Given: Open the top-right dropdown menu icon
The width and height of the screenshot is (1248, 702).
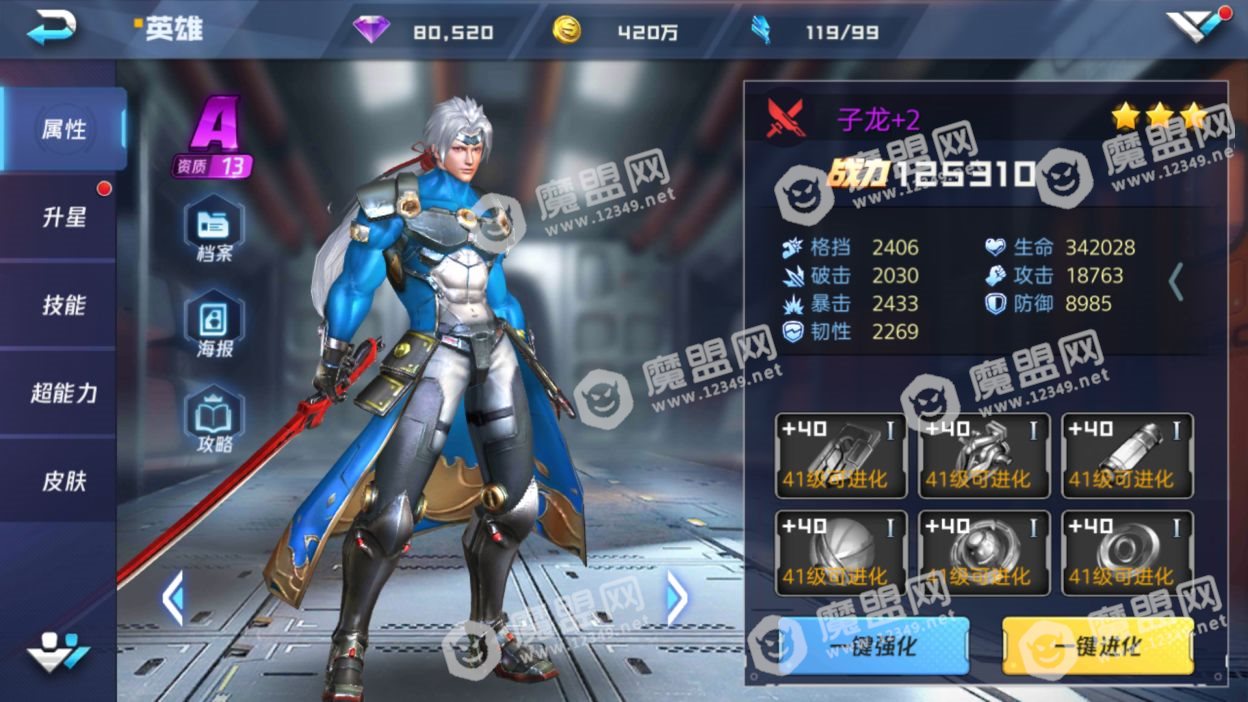Looking at the screenshot, I should click(1197, 26).
